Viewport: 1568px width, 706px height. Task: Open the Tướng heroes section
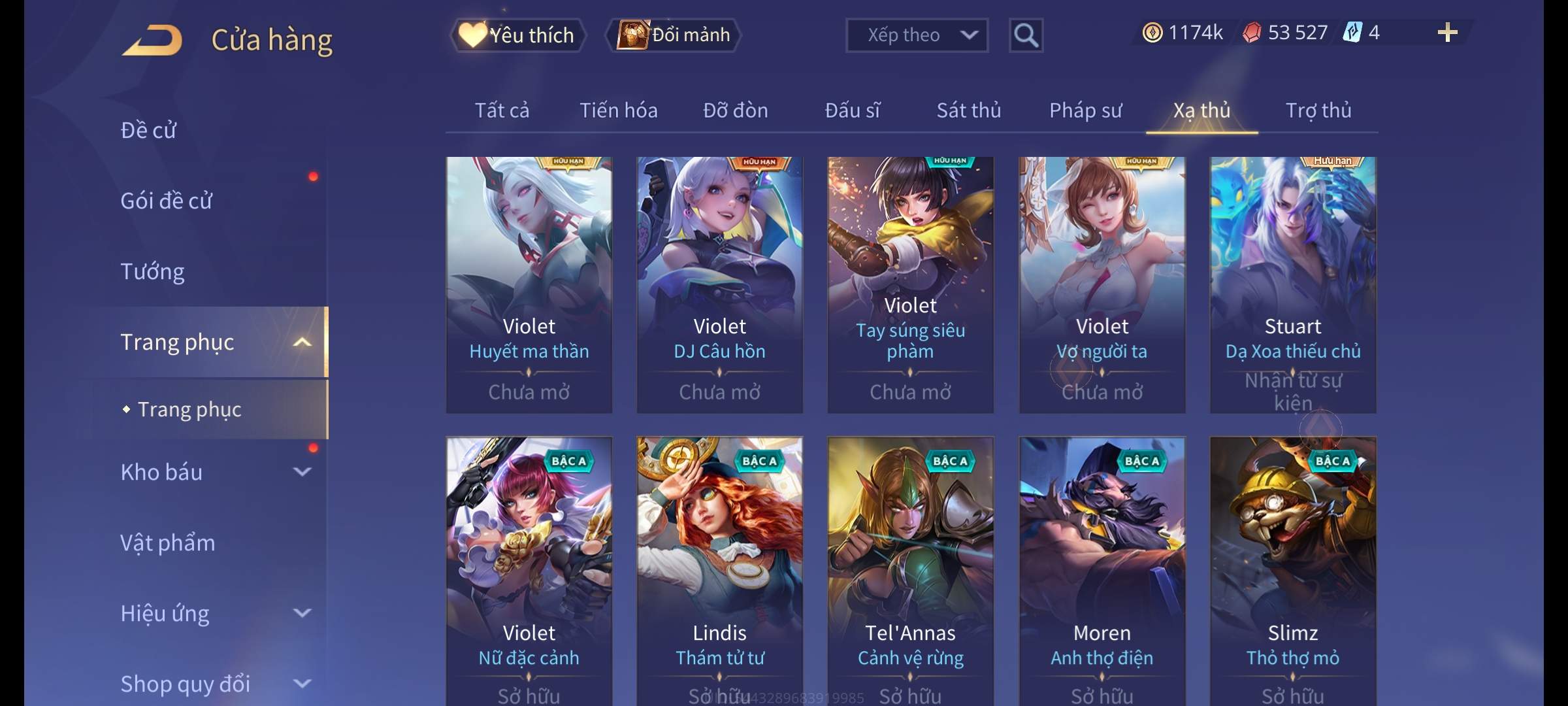152,271
